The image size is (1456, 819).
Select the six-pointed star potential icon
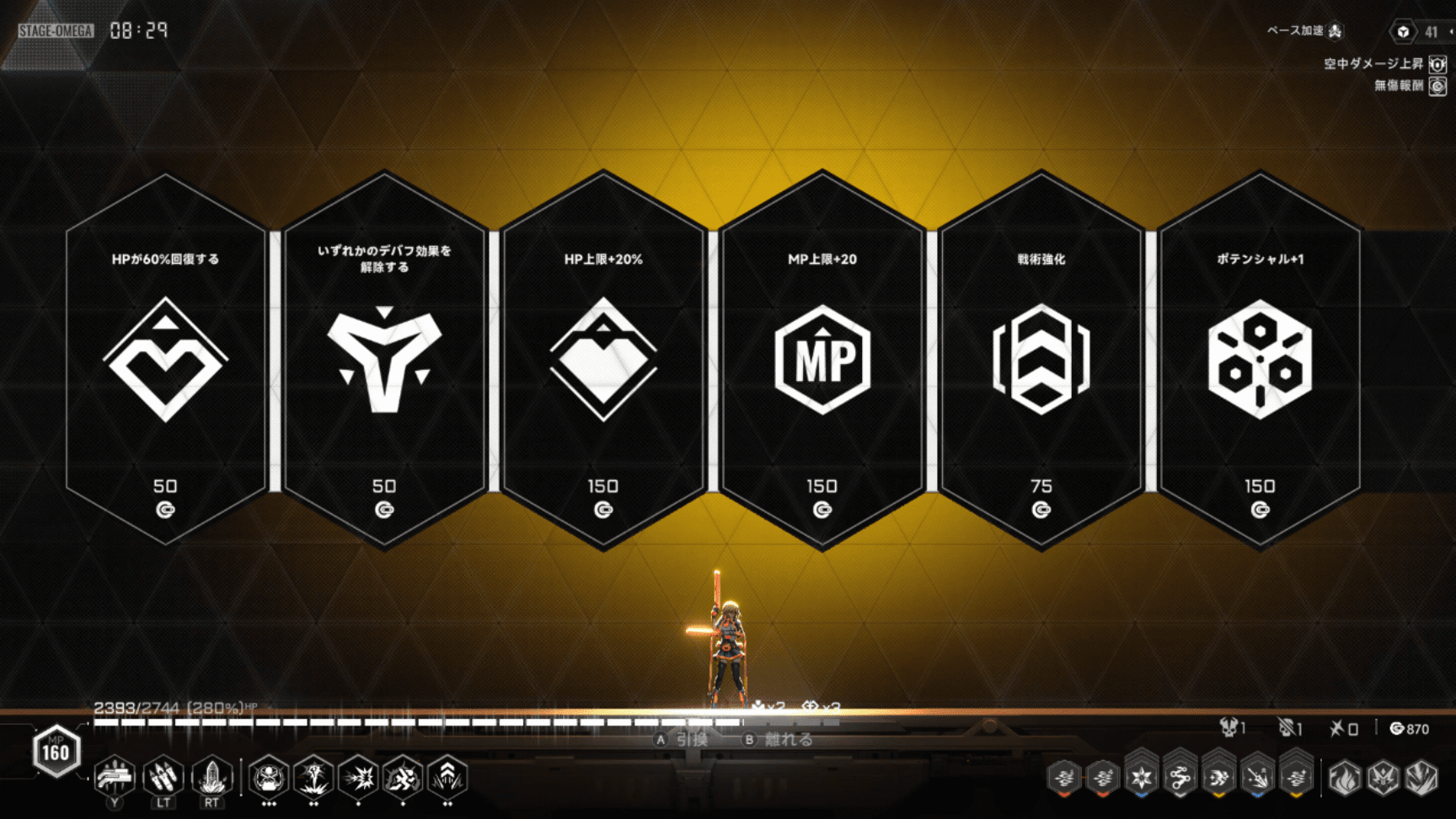[x=1141, y=777]
